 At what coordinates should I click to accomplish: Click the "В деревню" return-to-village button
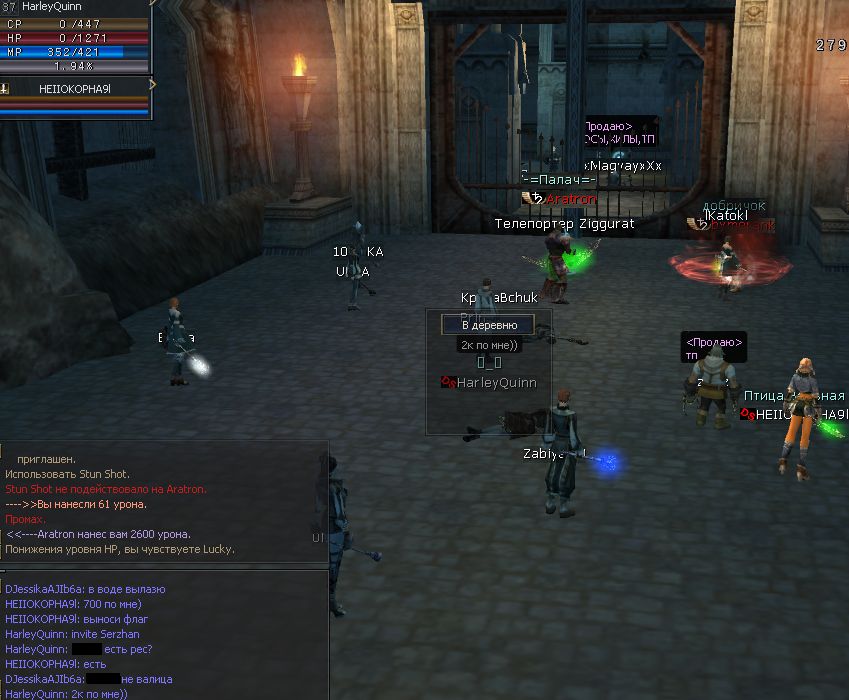coord(489,325)
